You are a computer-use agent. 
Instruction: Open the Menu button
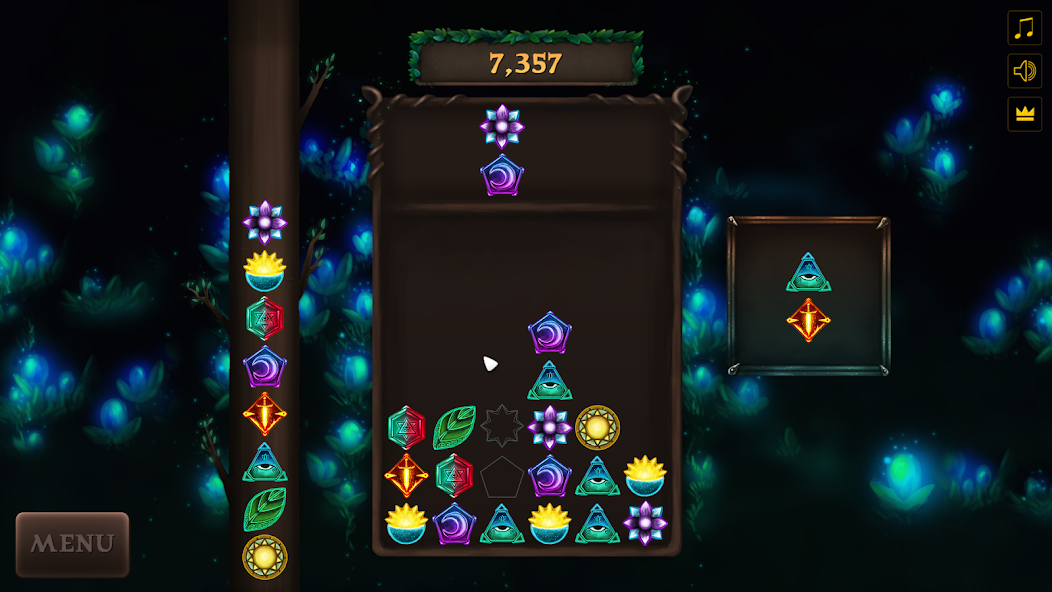[x=72, y=544]
